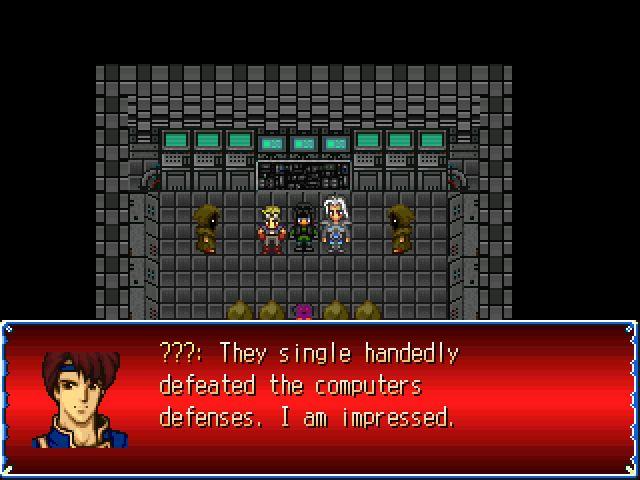Advance the red dialogue message box

pyautogui.click(x=320, y=398)
